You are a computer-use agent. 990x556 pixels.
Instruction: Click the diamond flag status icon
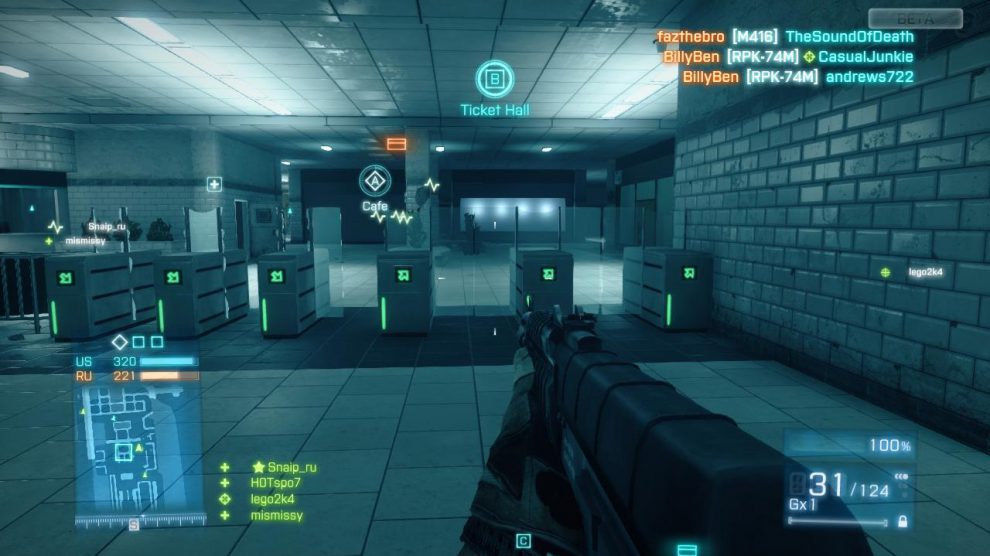click(x=120, y=343)
